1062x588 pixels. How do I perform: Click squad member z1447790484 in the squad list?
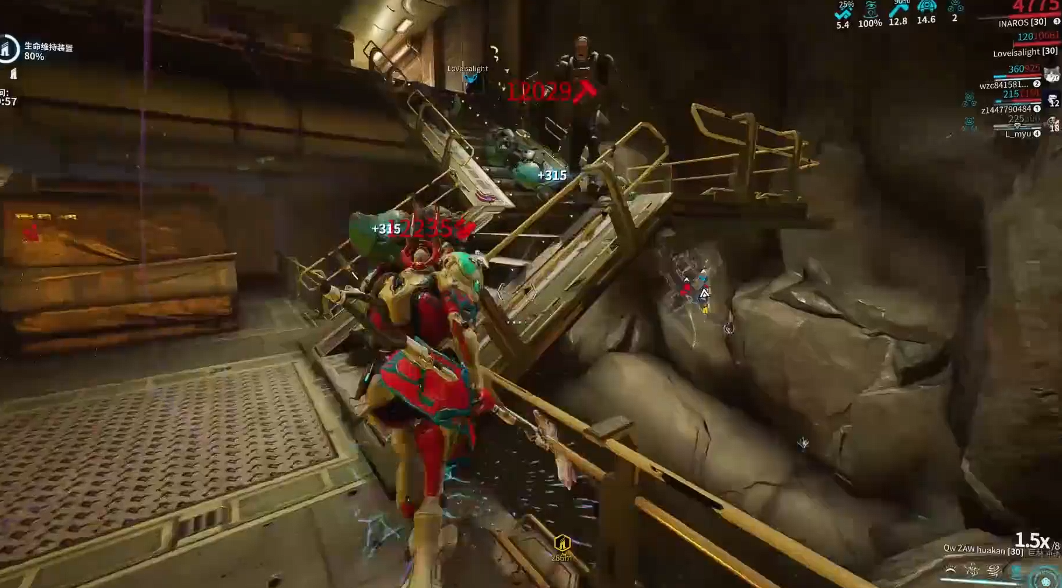point(1012,108)
